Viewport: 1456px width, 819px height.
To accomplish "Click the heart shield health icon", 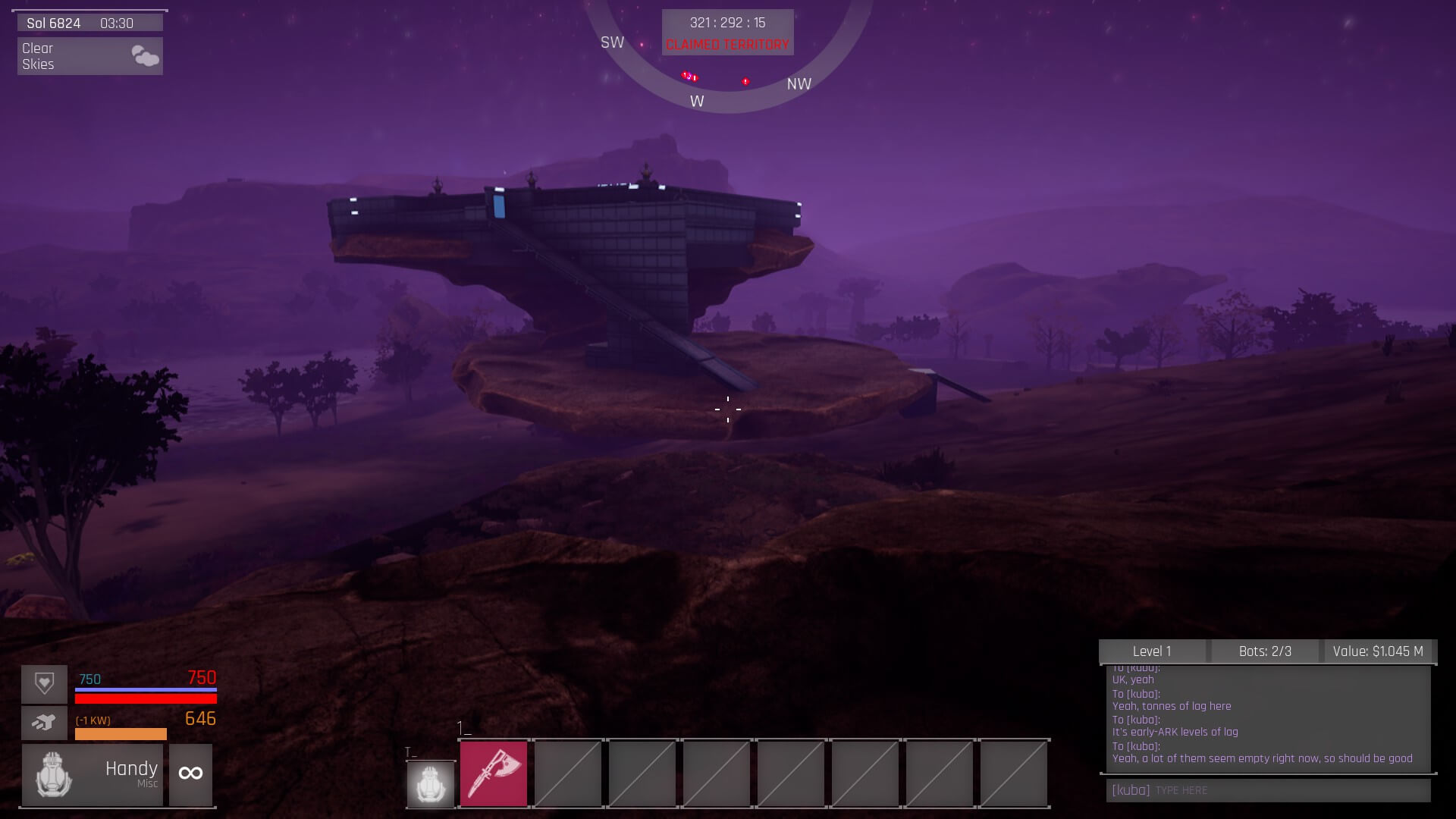I will [x=44, y=683].
